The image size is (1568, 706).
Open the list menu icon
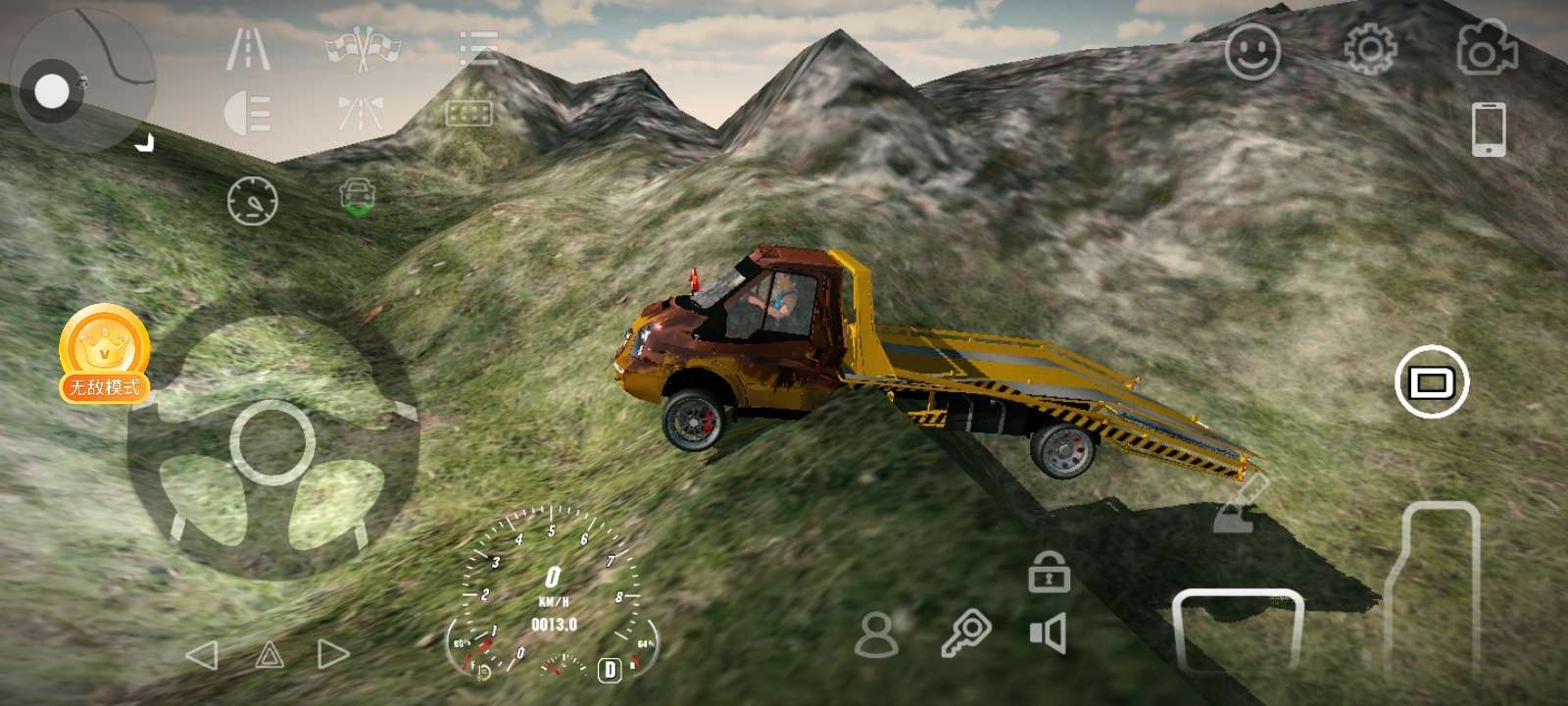click(478, 48)
